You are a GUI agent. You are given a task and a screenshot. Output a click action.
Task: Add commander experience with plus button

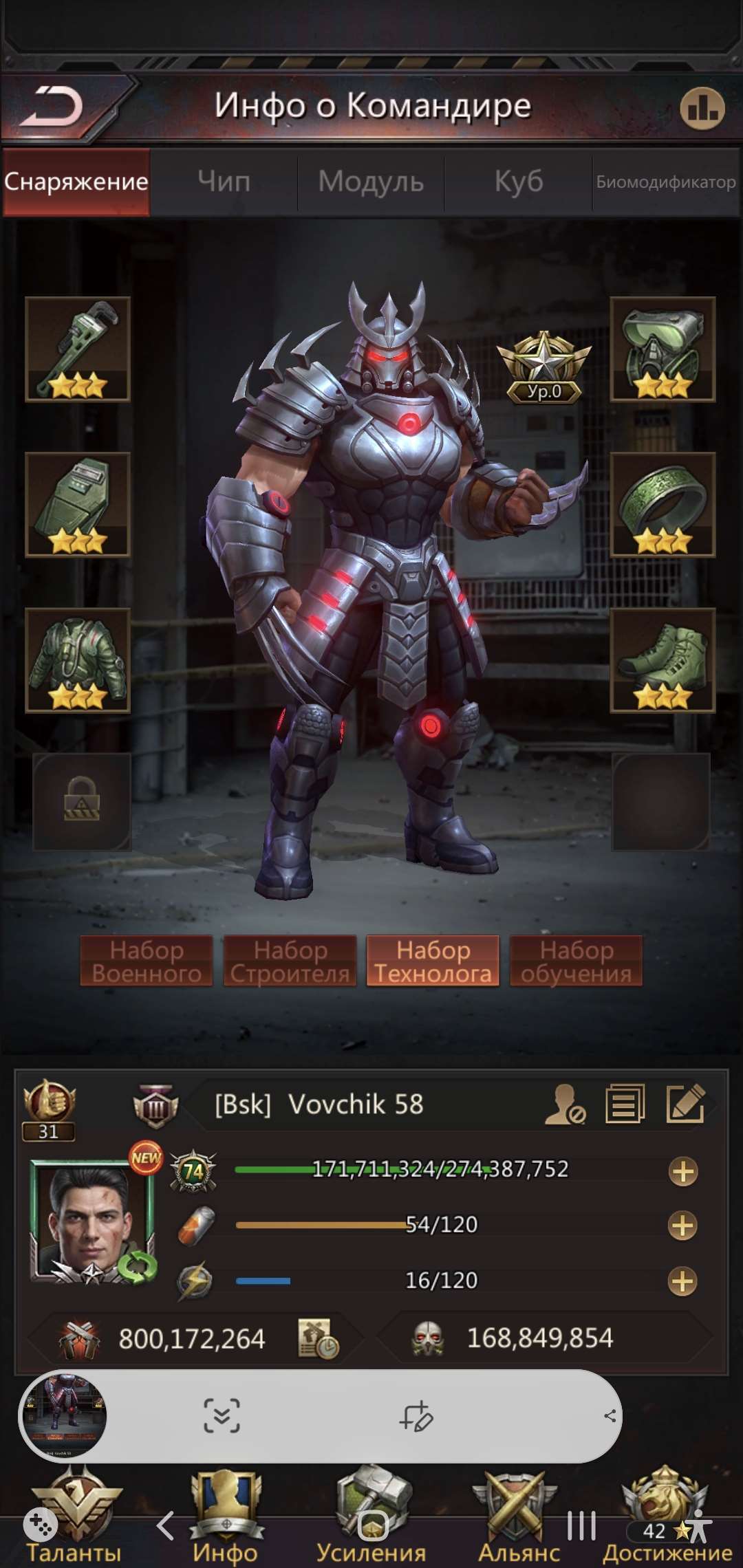682,1171
